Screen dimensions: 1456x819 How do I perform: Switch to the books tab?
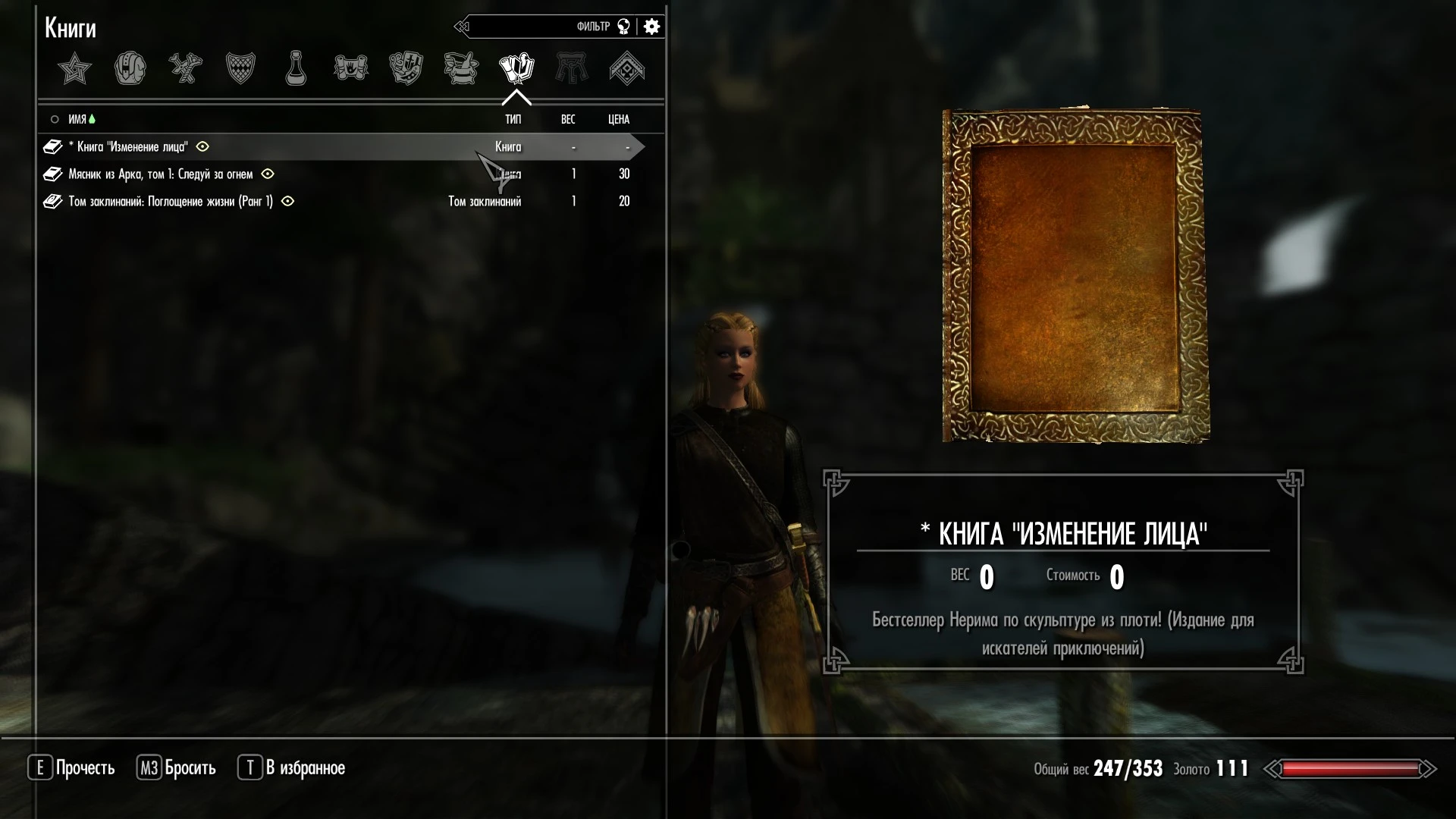click(x=518, y=68)
